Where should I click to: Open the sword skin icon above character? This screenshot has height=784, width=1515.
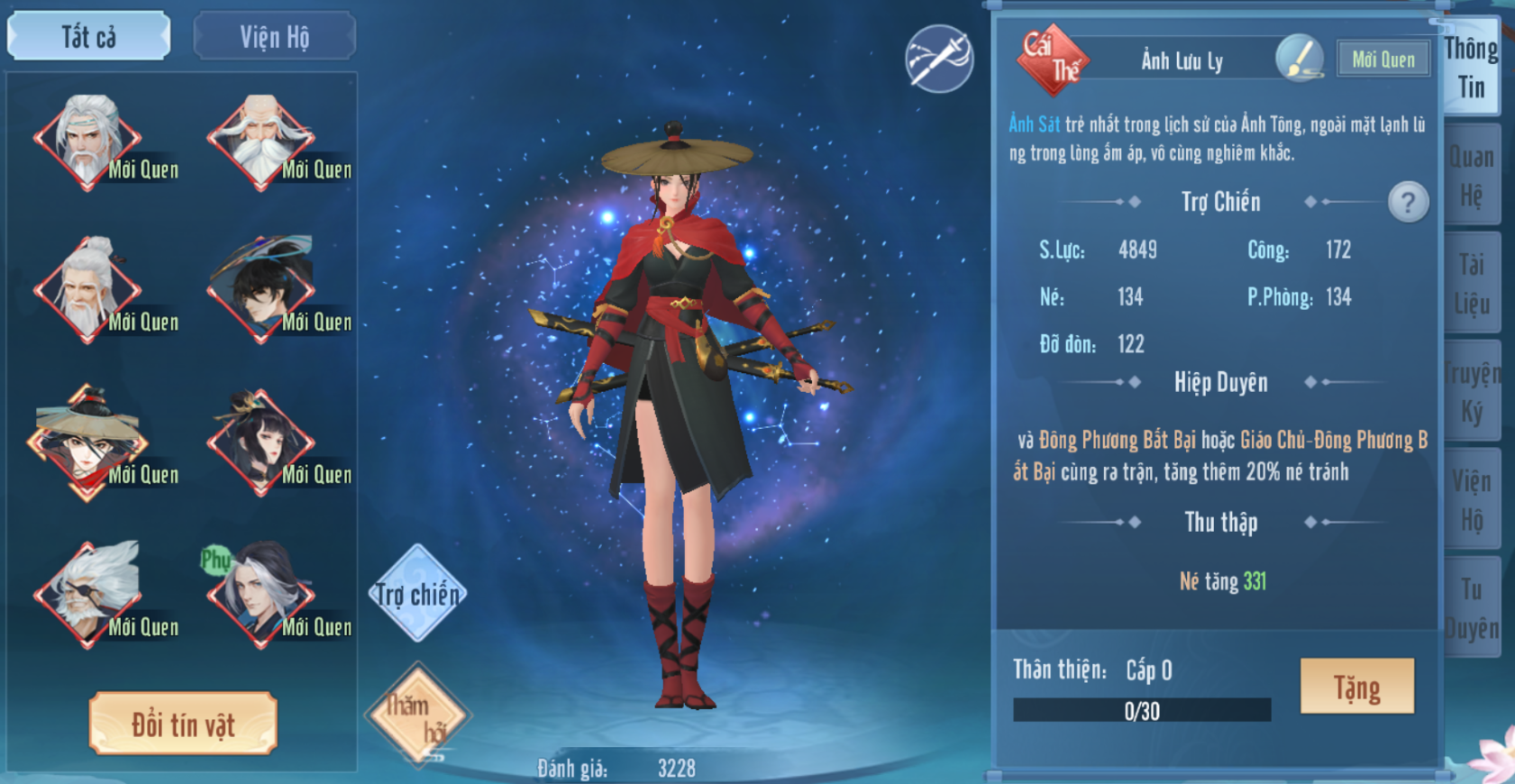tap(938, 59)
